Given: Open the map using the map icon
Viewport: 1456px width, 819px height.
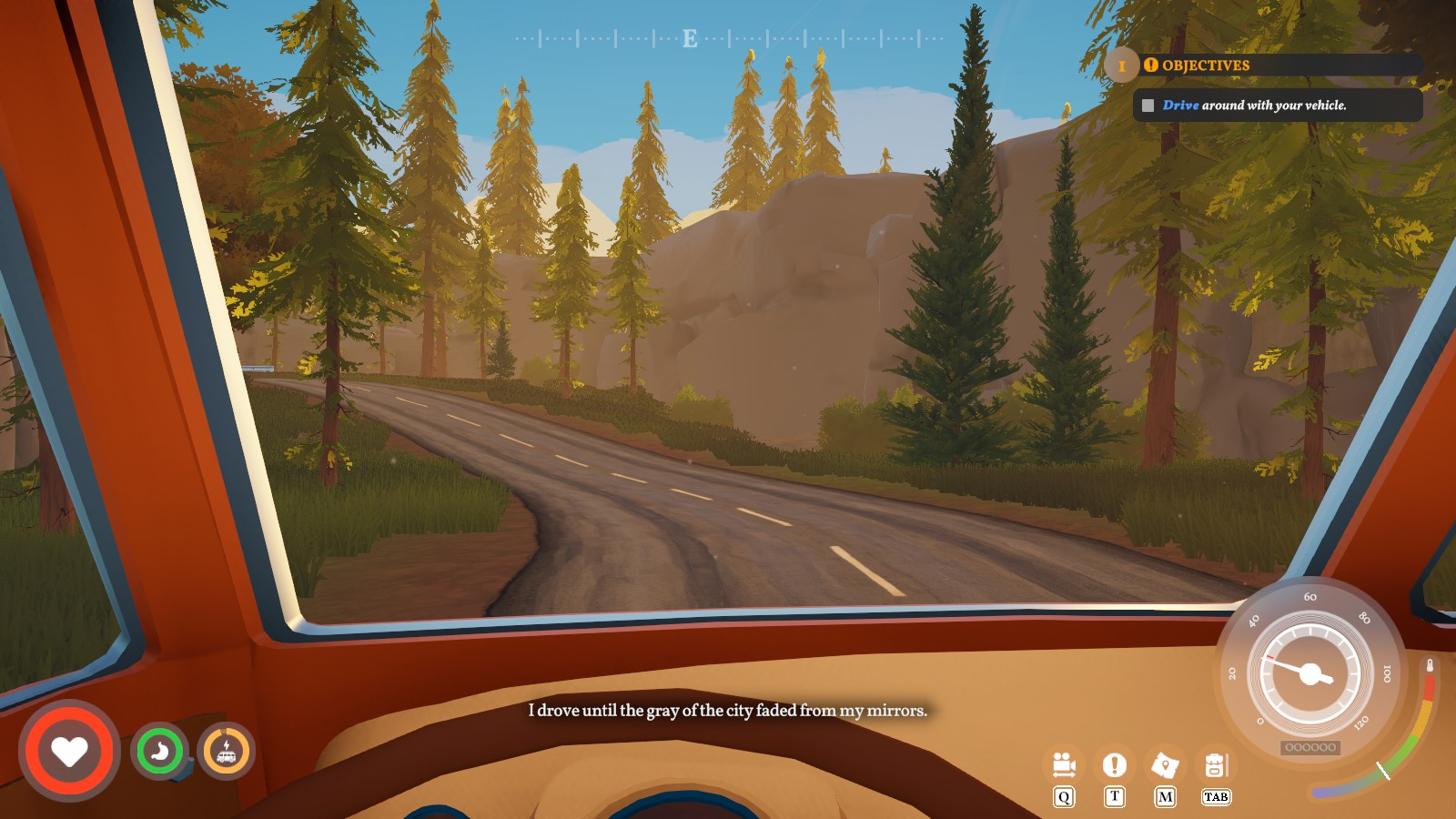Looking at the screenshot, I should (1165, 765).
